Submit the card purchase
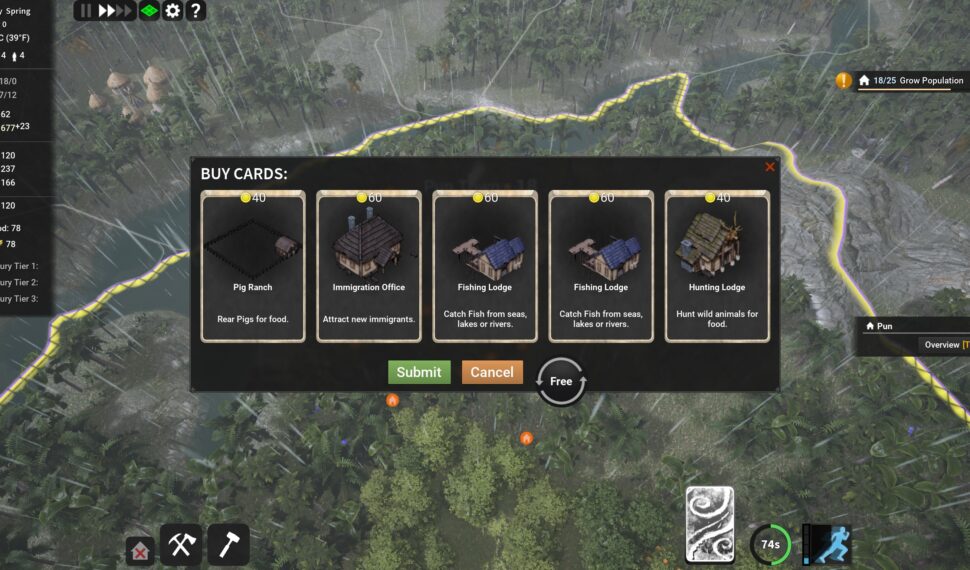The width and height of the screenshot is (970, 570). [419, 372]
